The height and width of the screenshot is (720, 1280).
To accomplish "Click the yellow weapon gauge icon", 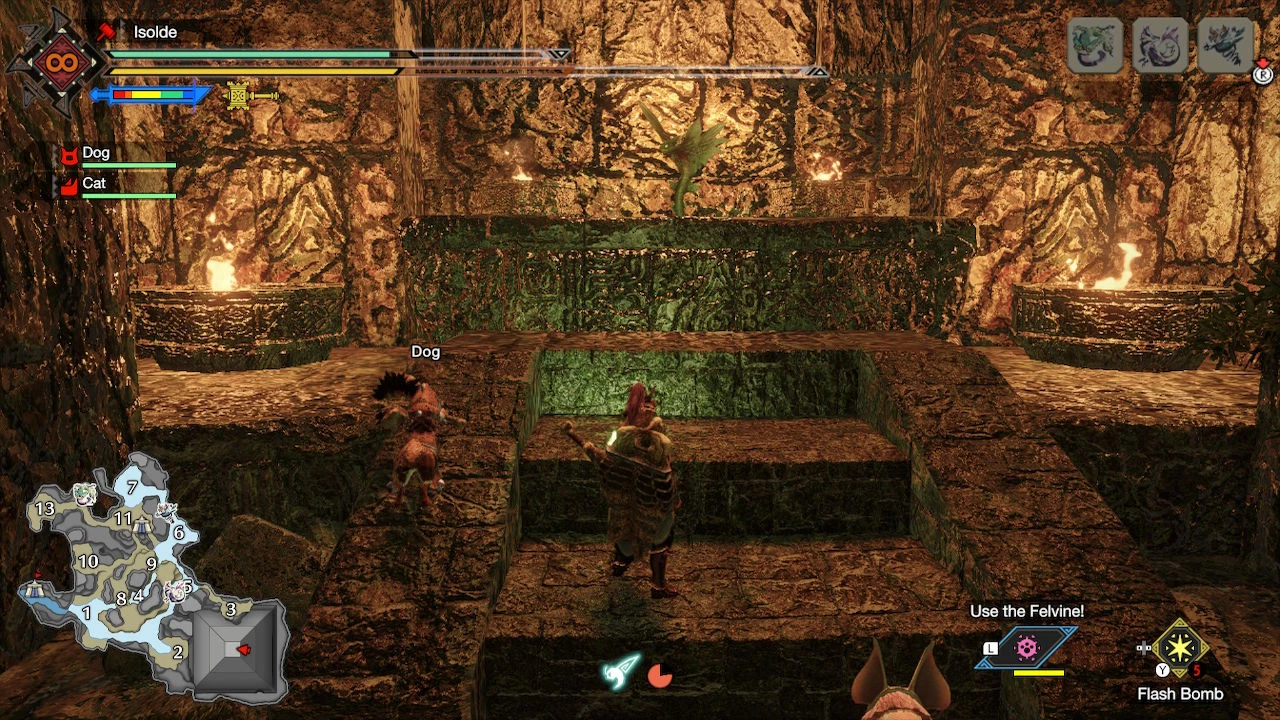I will tap(239, 95).
